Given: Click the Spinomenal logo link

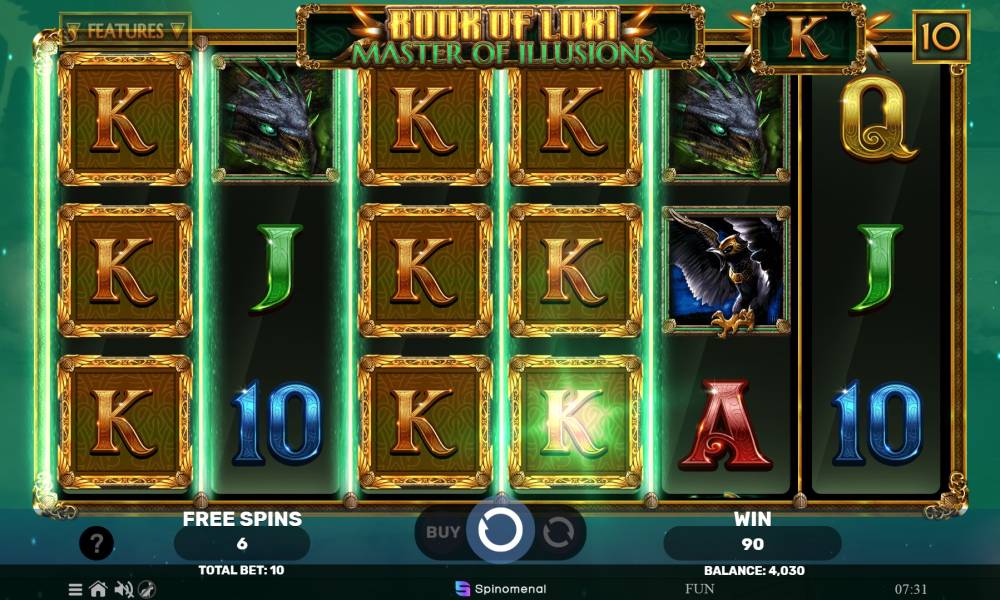Looking at the screenshot, I should point(492,588).
